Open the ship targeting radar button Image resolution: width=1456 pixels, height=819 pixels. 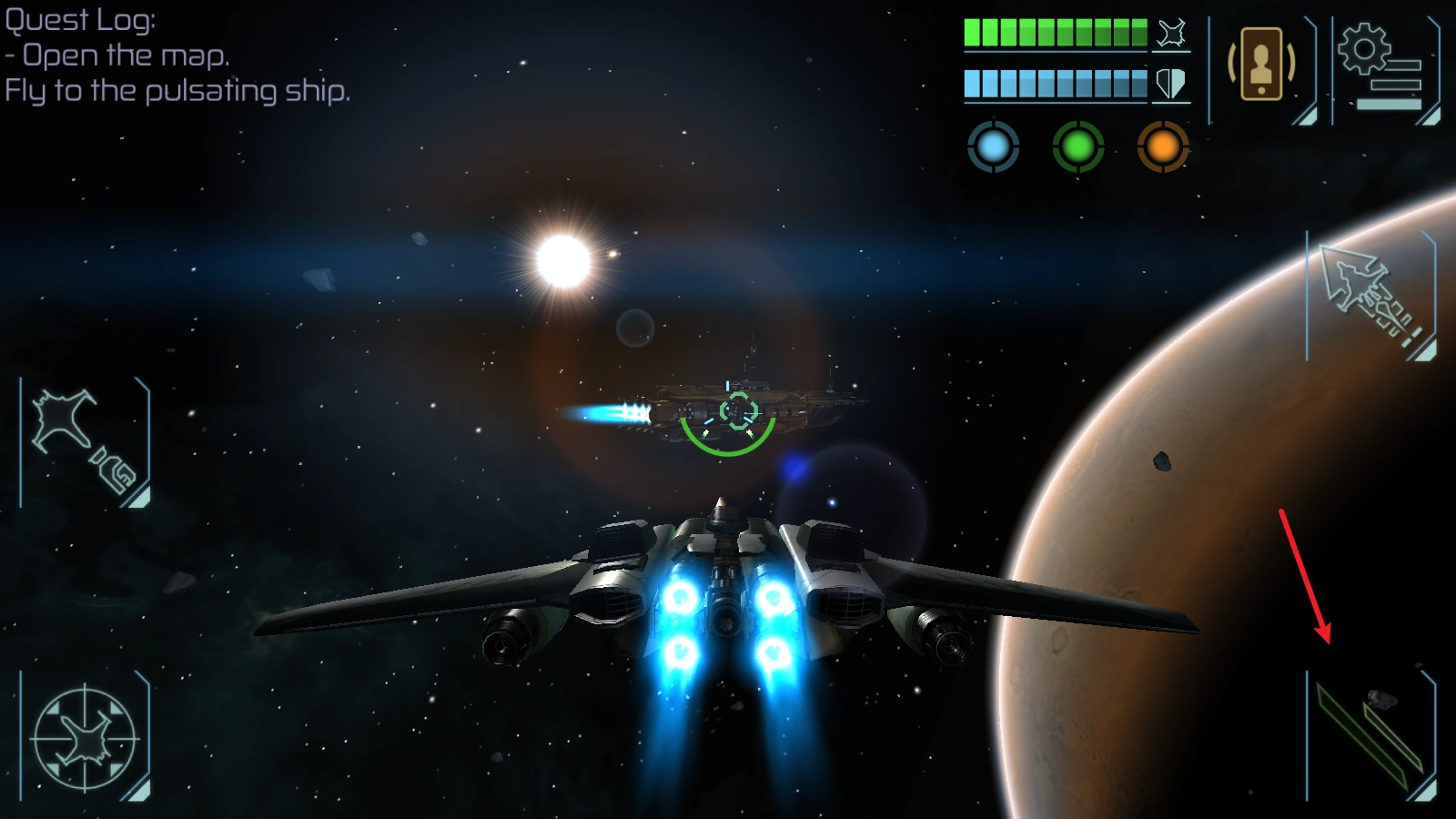click(x=85, y=738)
